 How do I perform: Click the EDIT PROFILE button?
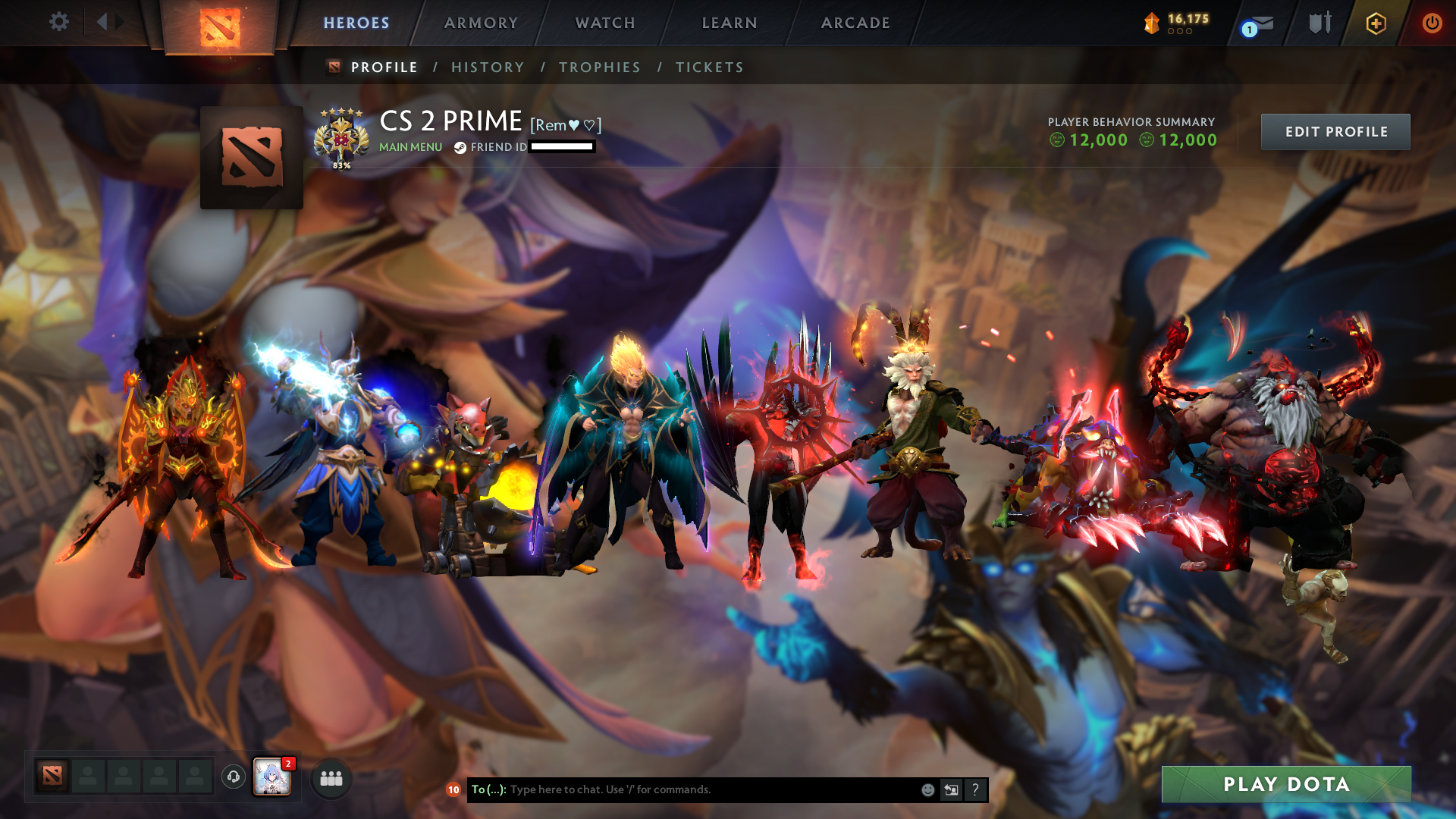click(x=1335, y=131)
